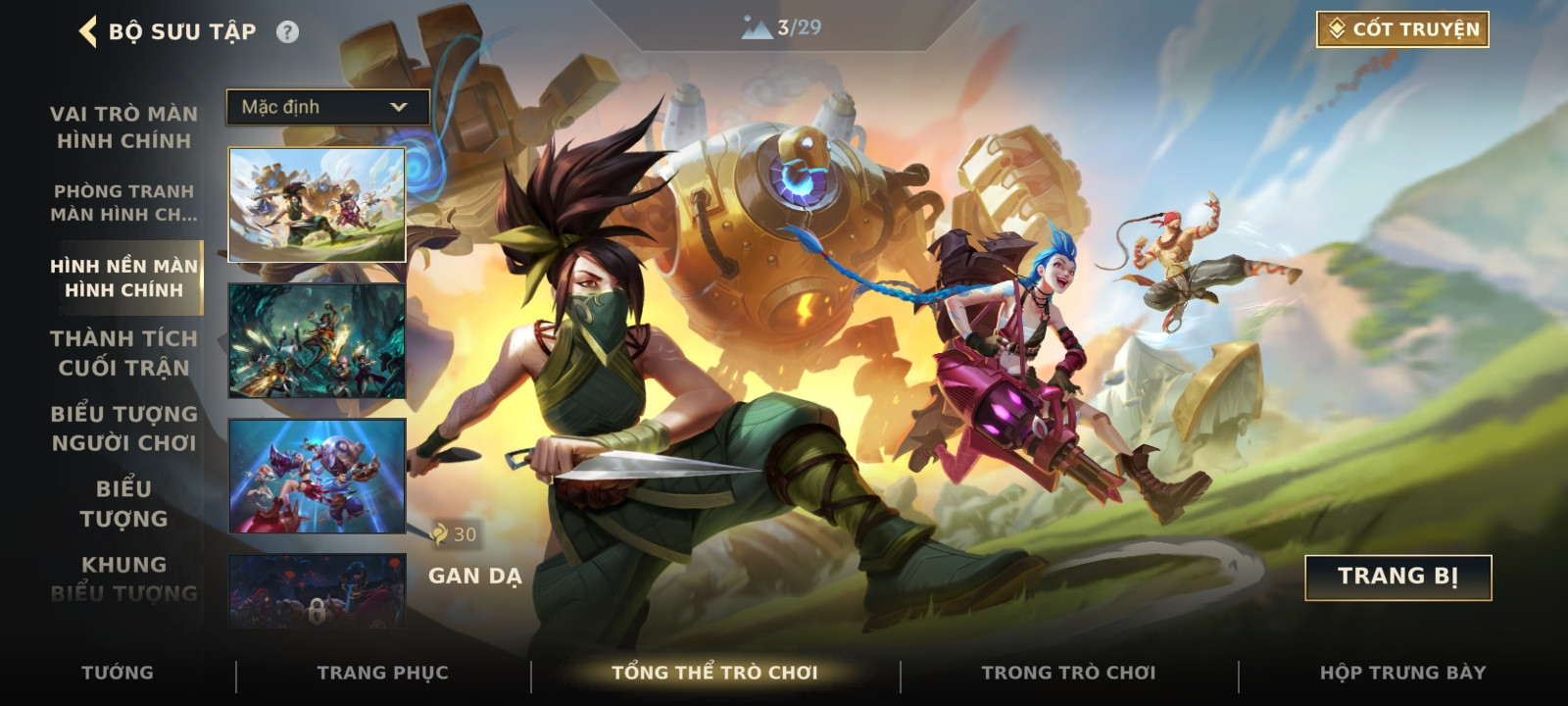This screenshot has height=706, width=1568.
Task: Pick the blue spotlight wallpaper thumbnail
Action: pos(317,477)
